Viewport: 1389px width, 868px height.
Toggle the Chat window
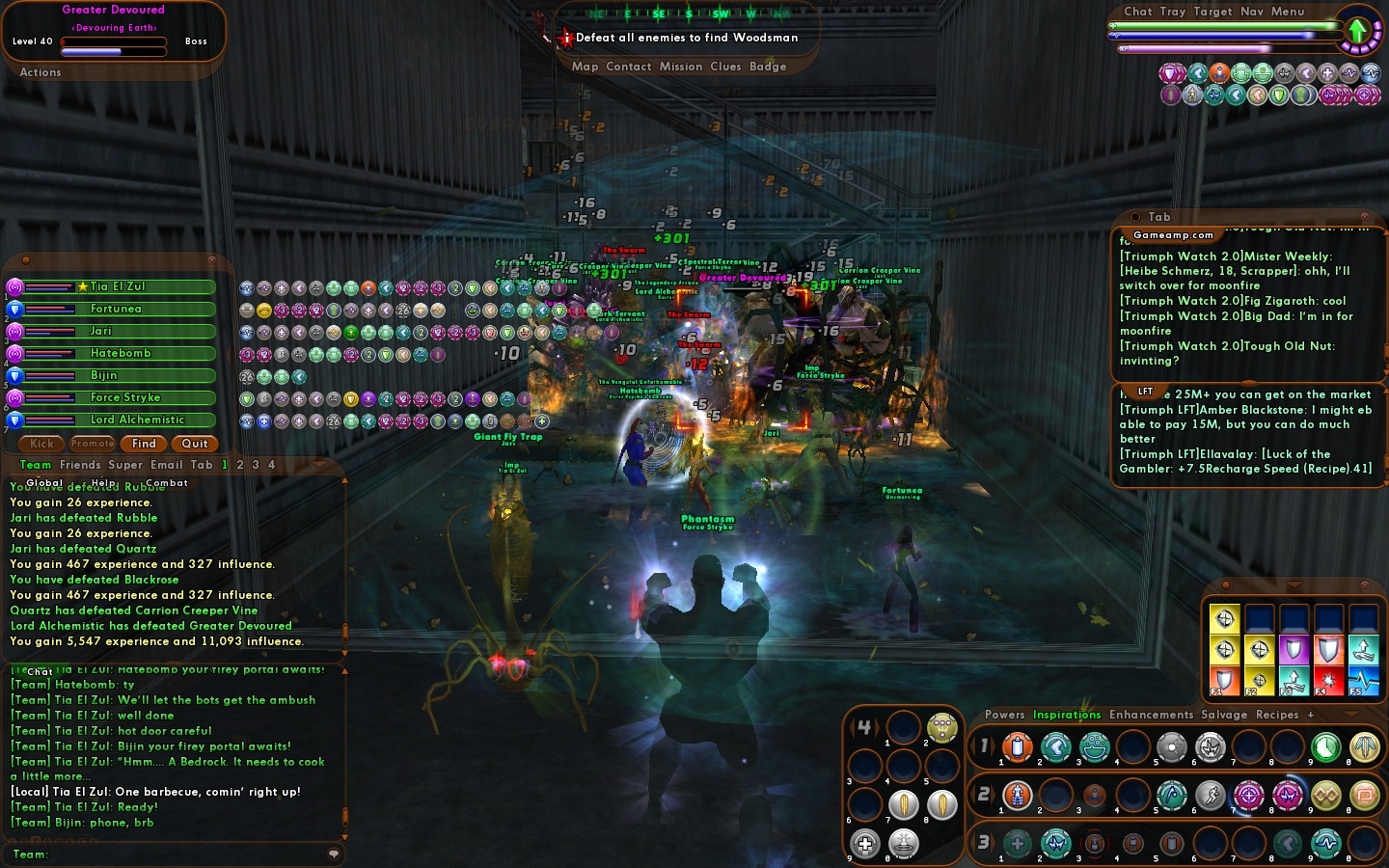(x=1138, y=12)
